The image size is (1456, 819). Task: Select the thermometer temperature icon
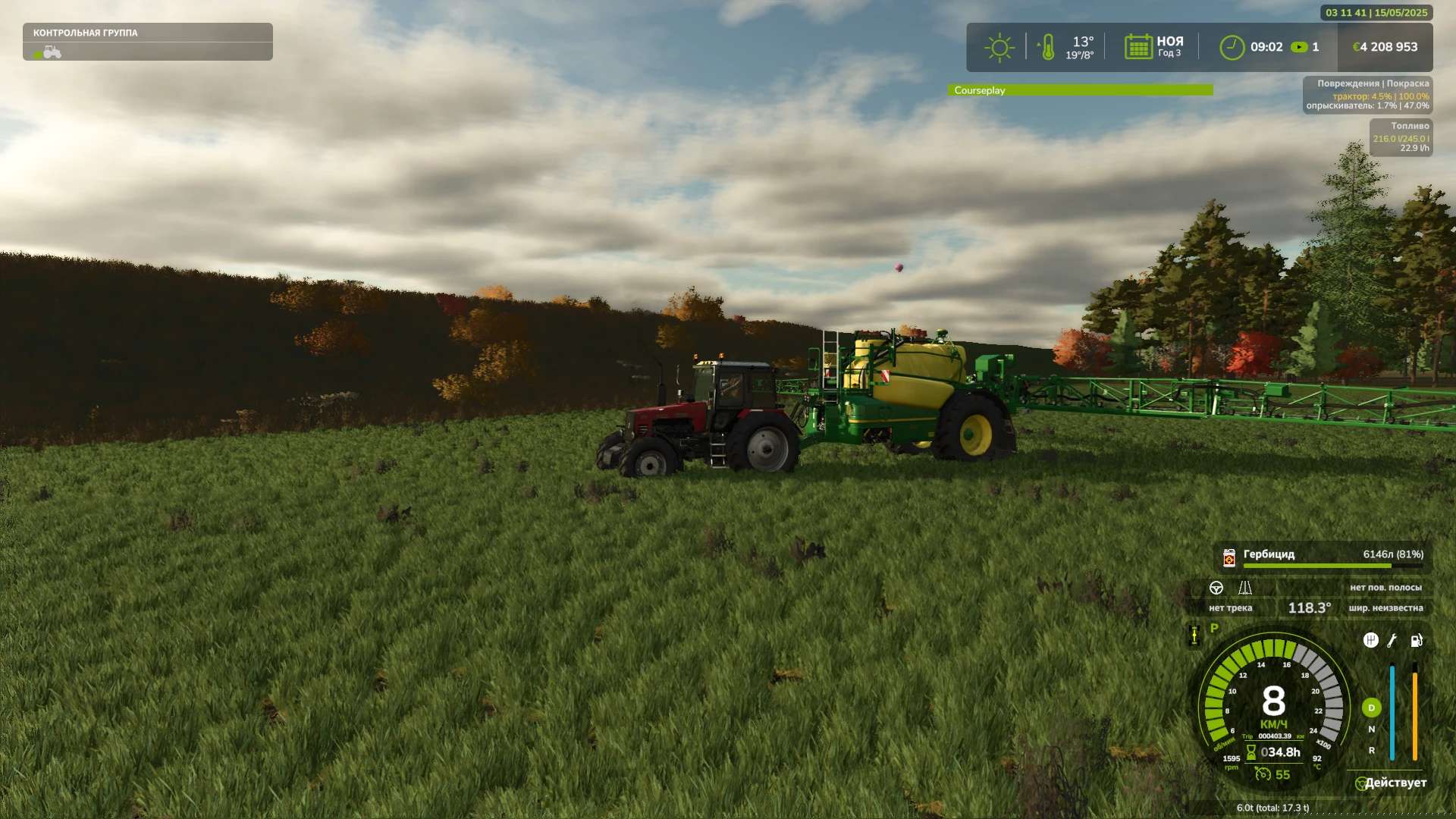[1047, 47]
